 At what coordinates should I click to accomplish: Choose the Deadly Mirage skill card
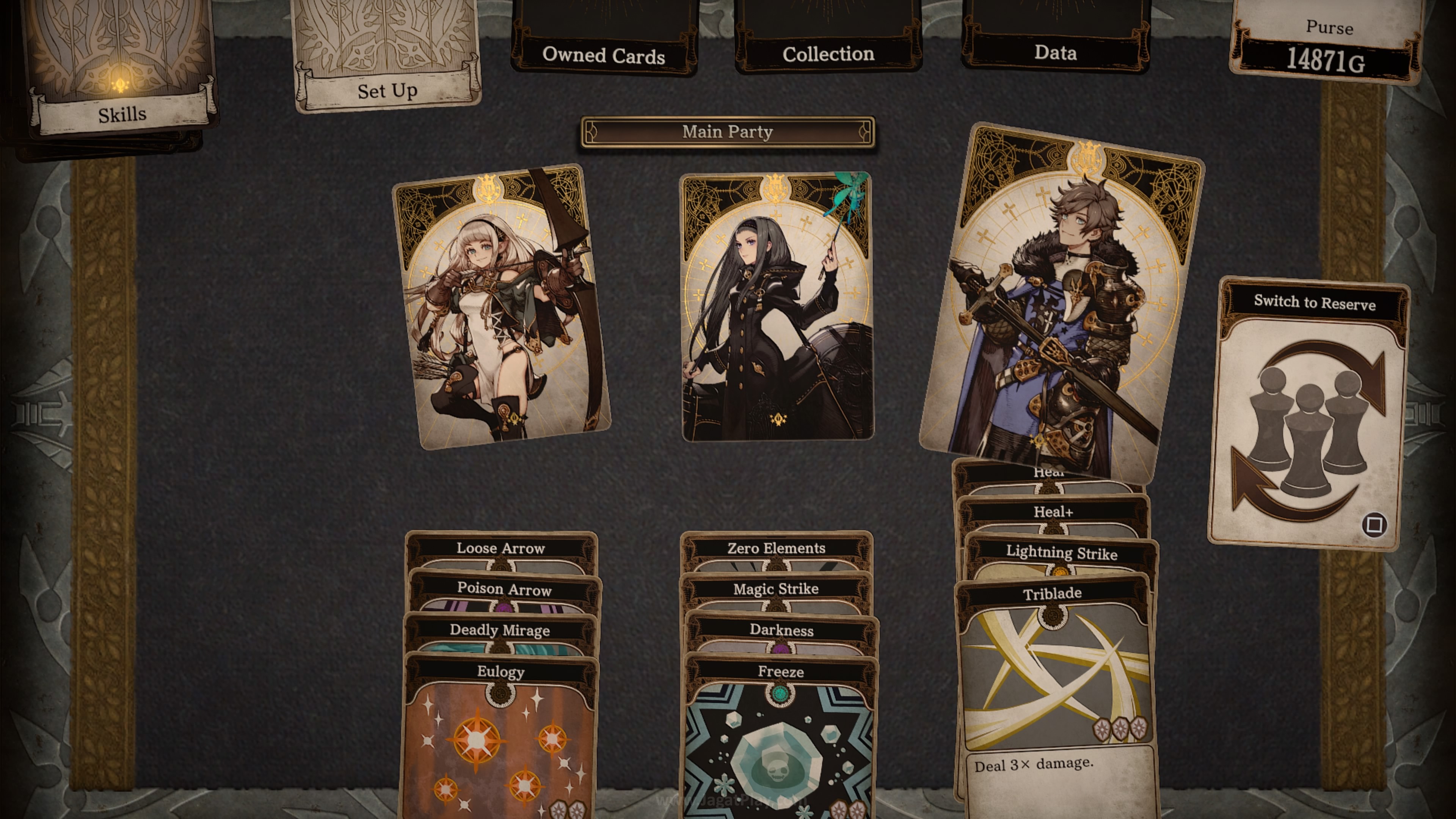500,630
